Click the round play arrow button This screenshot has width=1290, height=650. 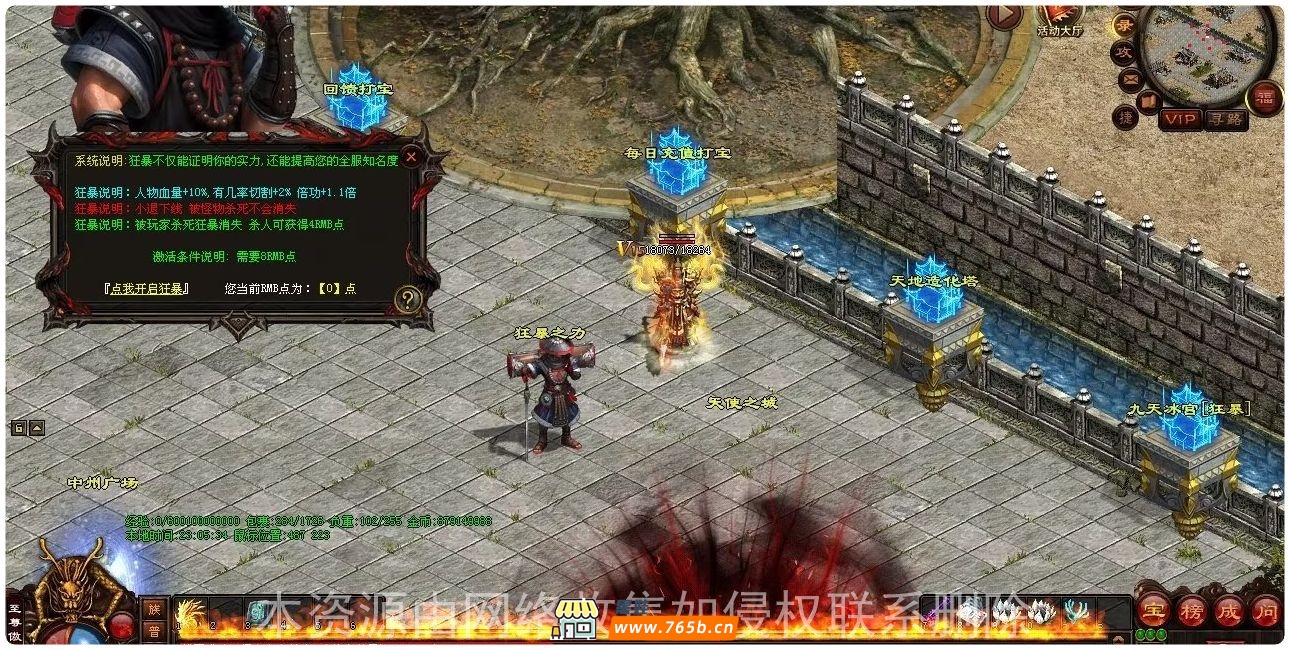[x=1004, y=16]
